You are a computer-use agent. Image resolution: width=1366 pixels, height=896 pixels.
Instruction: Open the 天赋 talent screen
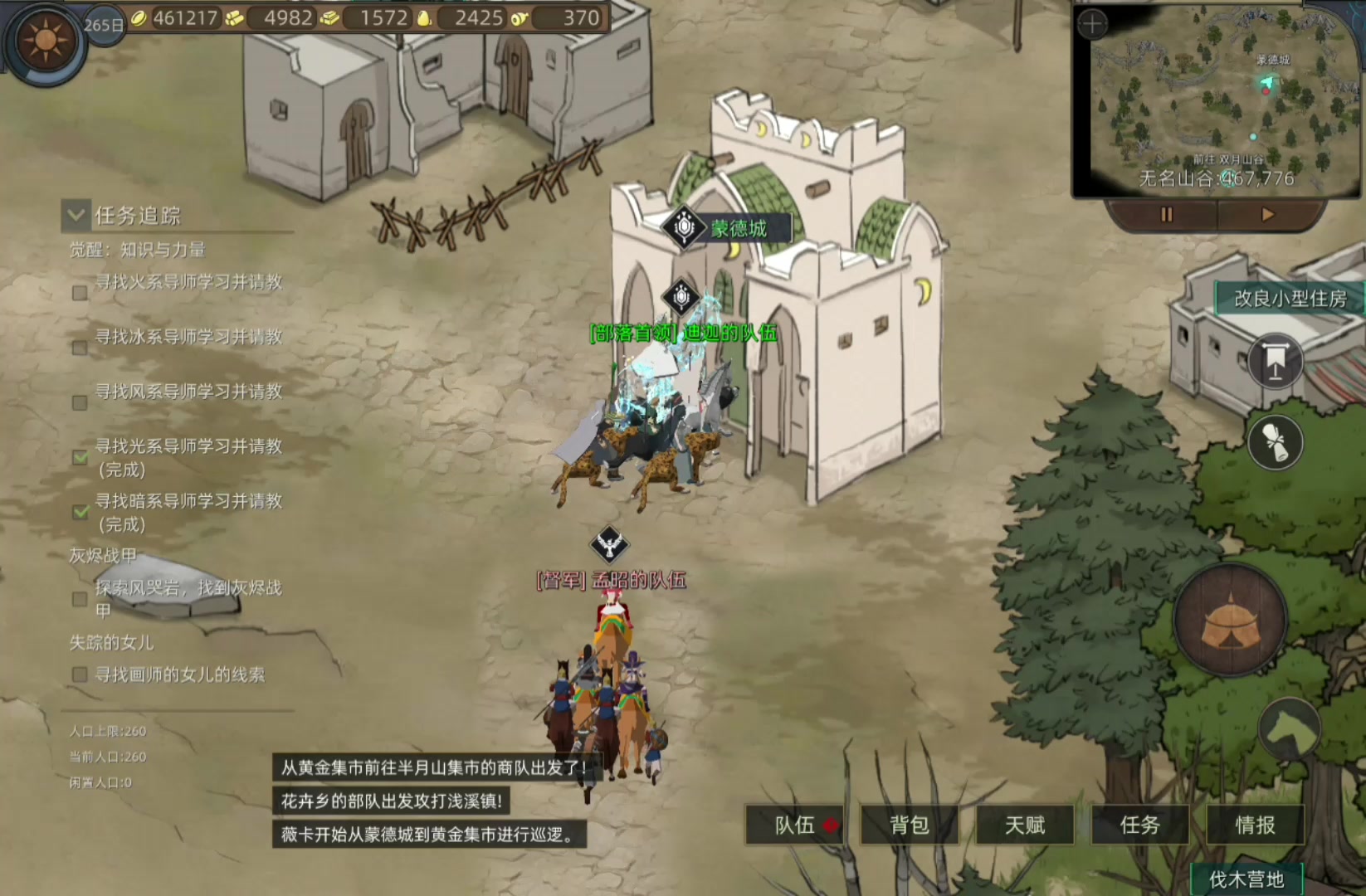pyautogui.click(x=1025, y=825)
